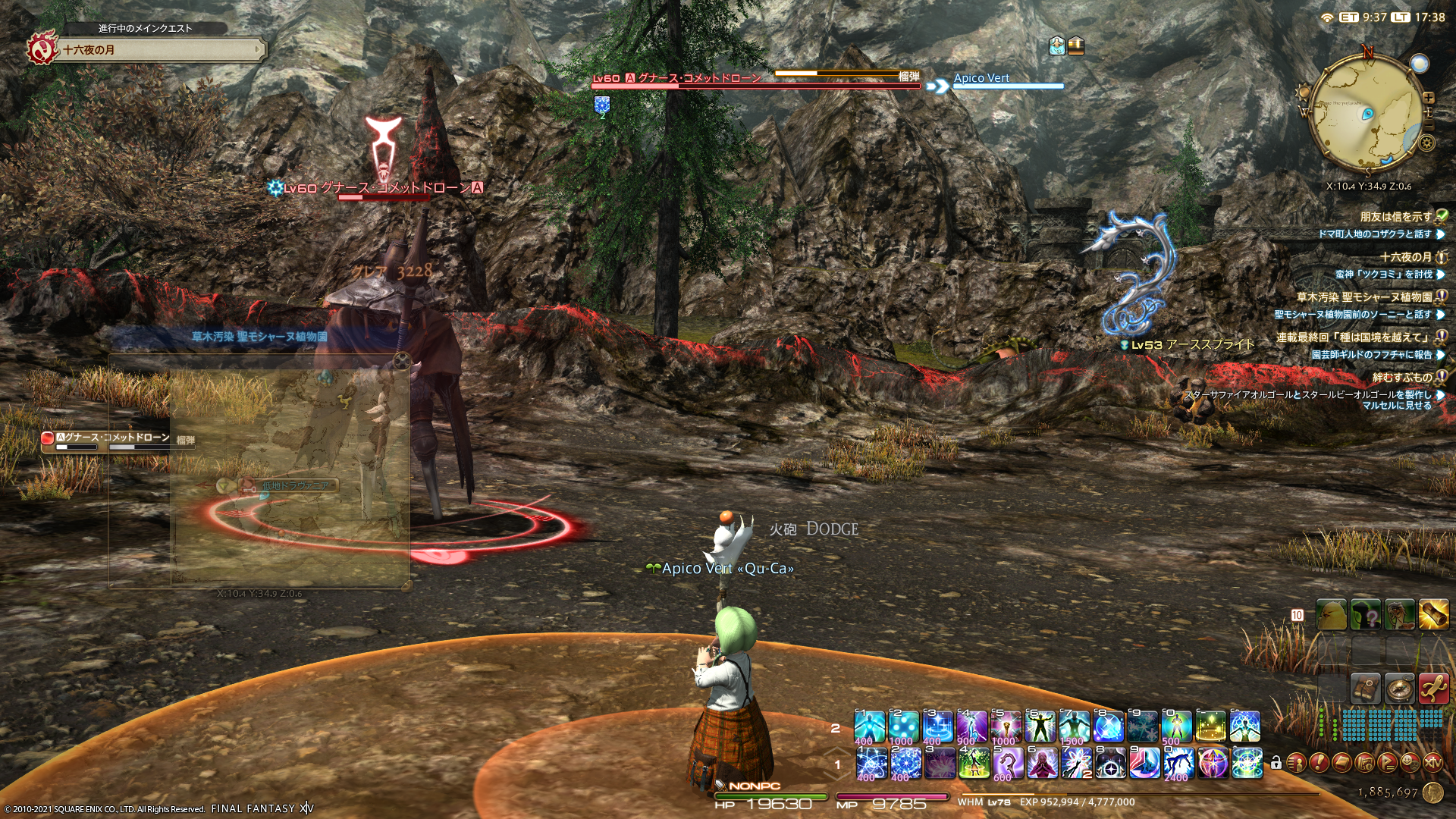This screenshot has height=819, width=1456.
Task: Select quest 草木汚染 聖モシャーヌ植物園 in tracker
Action: tap(1363, 297)
